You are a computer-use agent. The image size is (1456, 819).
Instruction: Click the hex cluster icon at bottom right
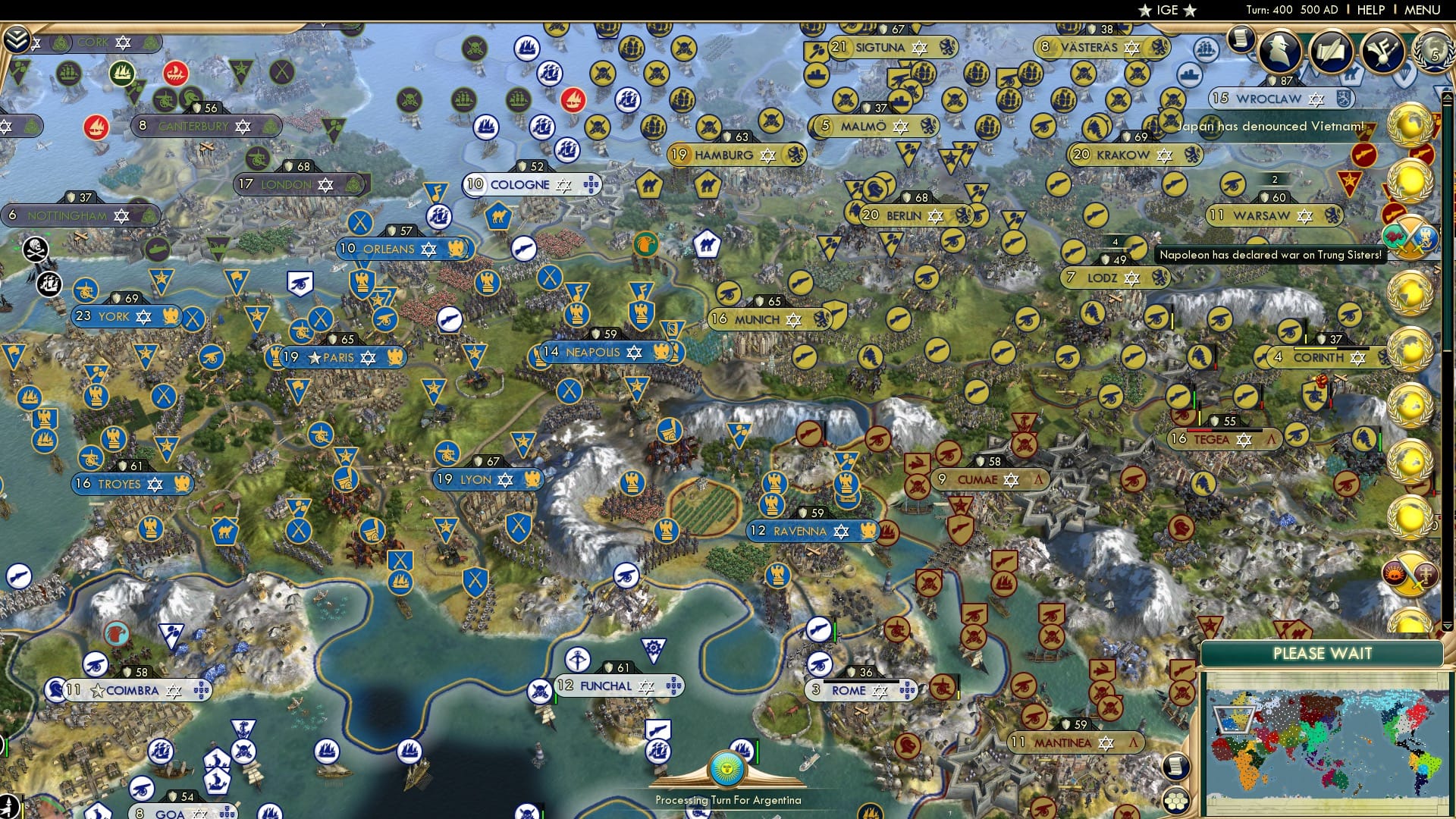pos(1176,800)
